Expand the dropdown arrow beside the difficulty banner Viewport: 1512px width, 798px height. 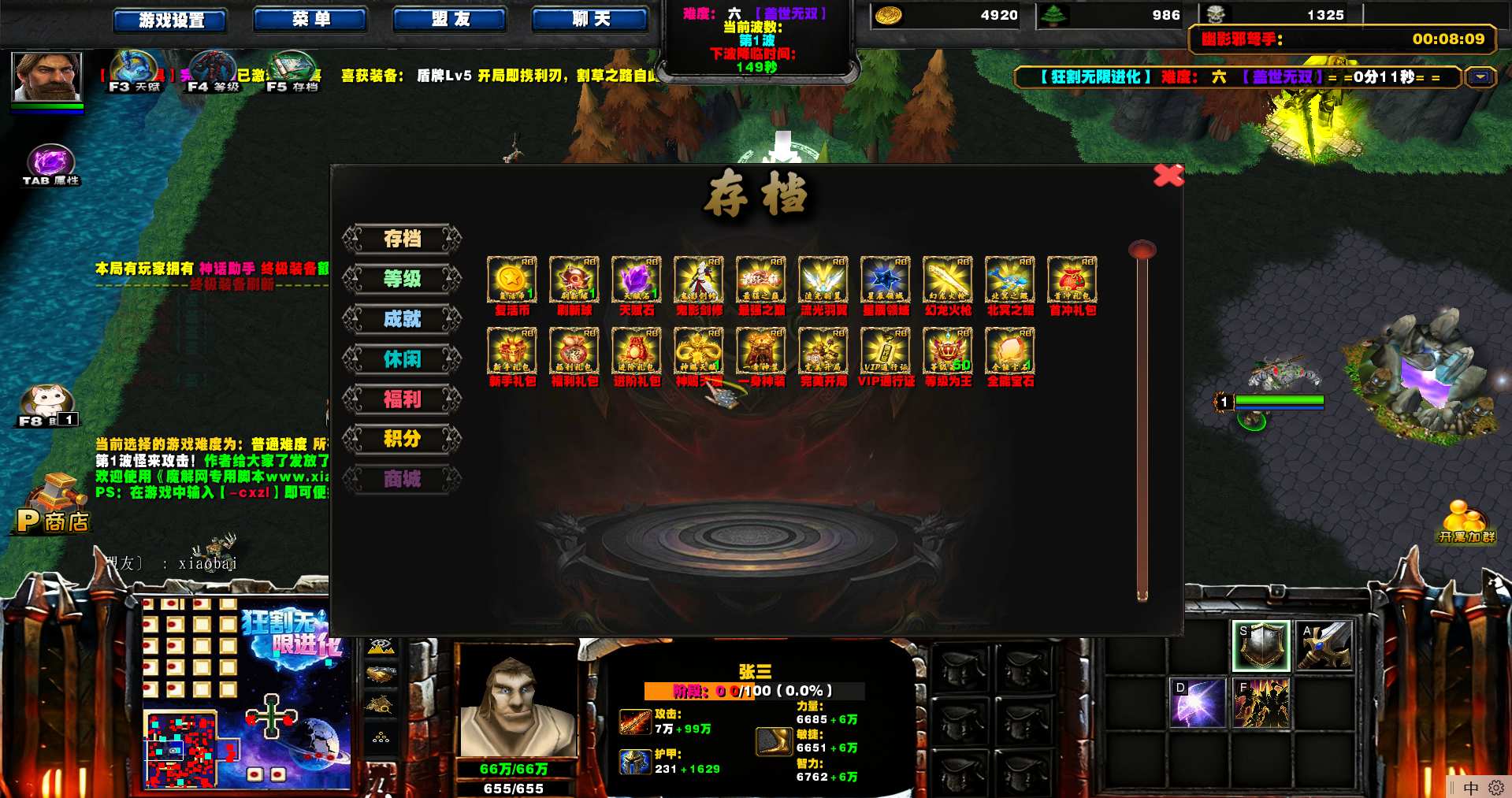coord(1480,77)
